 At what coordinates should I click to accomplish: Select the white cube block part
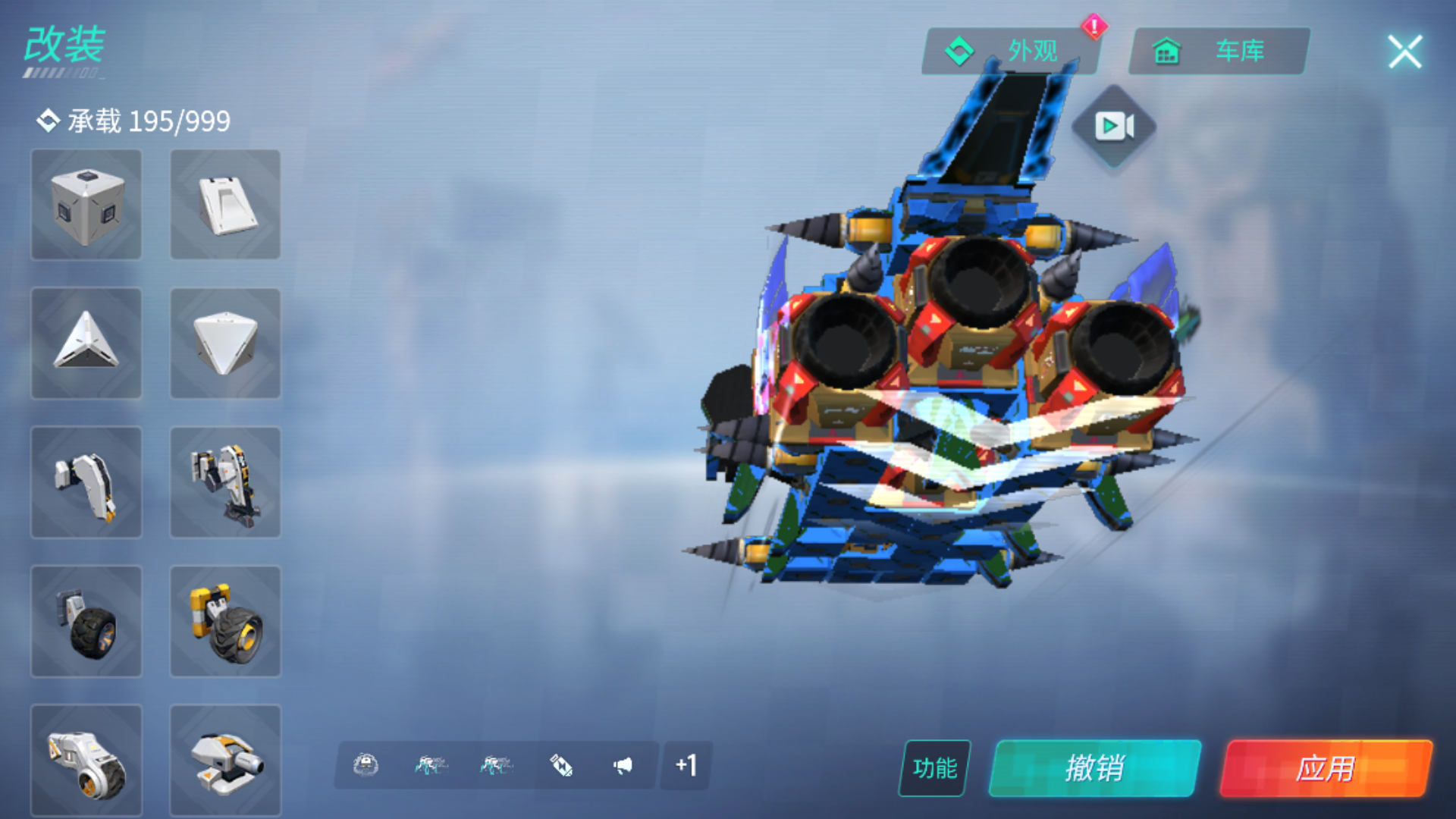point(86,205)
